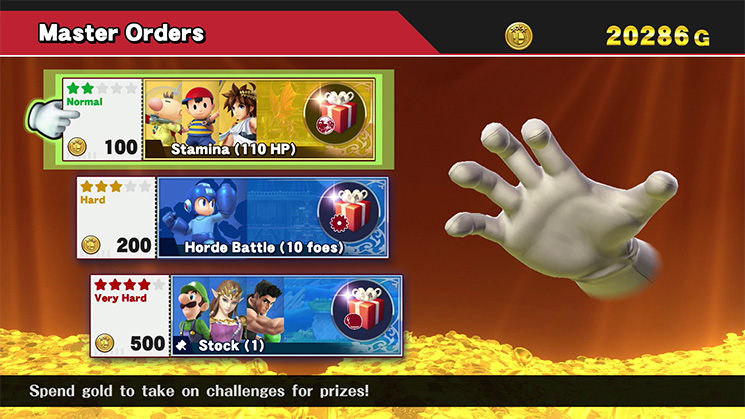The height and width of the screenshot is (419, 745).
Task: Choose the Hard Horde Battle order
Action: click(232, 218)
